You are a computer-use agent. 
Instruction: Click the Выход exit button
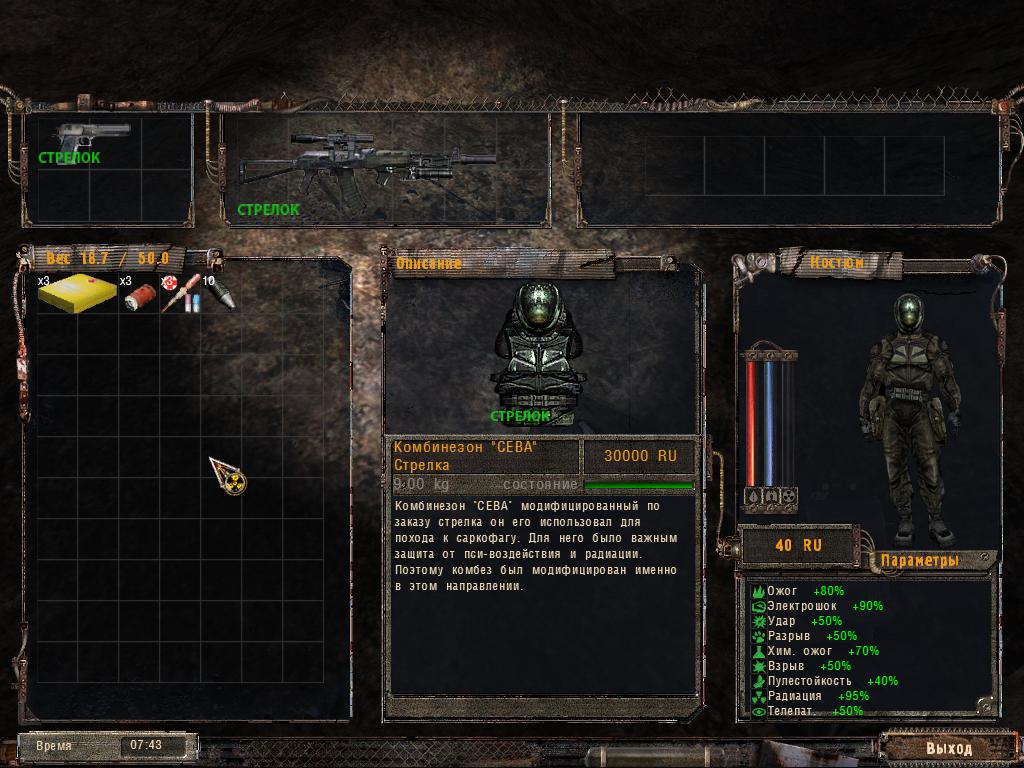pyautogui.click(x=947, y=748)
